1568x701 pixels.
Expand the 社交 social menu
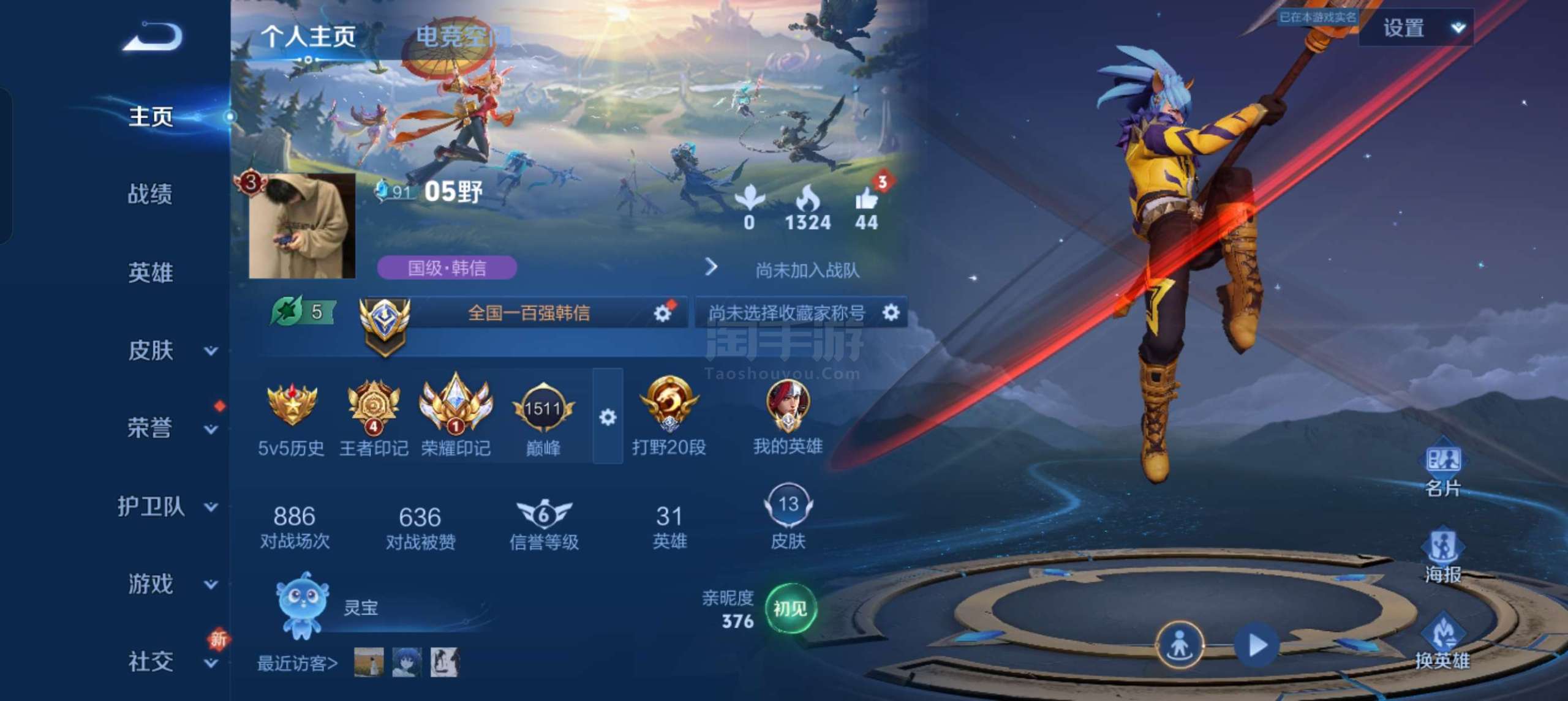click(x=165, y=662)
